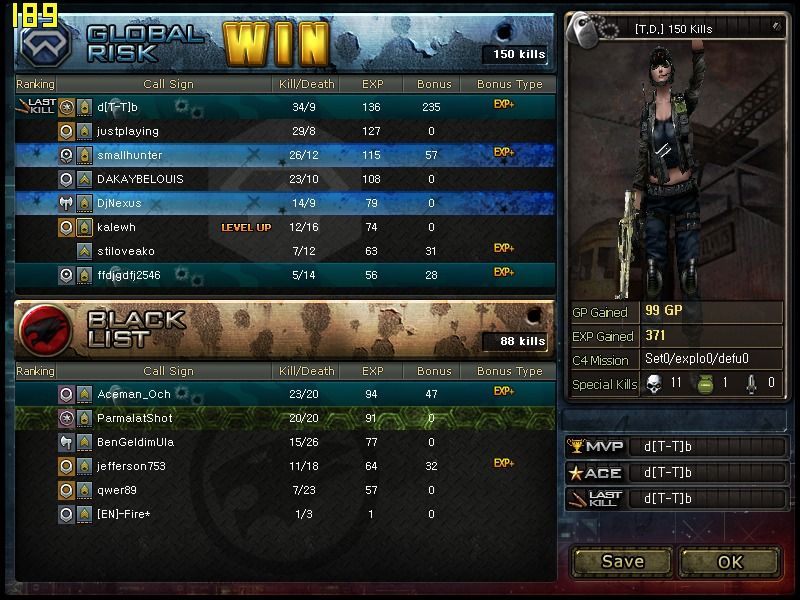Select the kalewh row marked Level Up

(285, 227)
